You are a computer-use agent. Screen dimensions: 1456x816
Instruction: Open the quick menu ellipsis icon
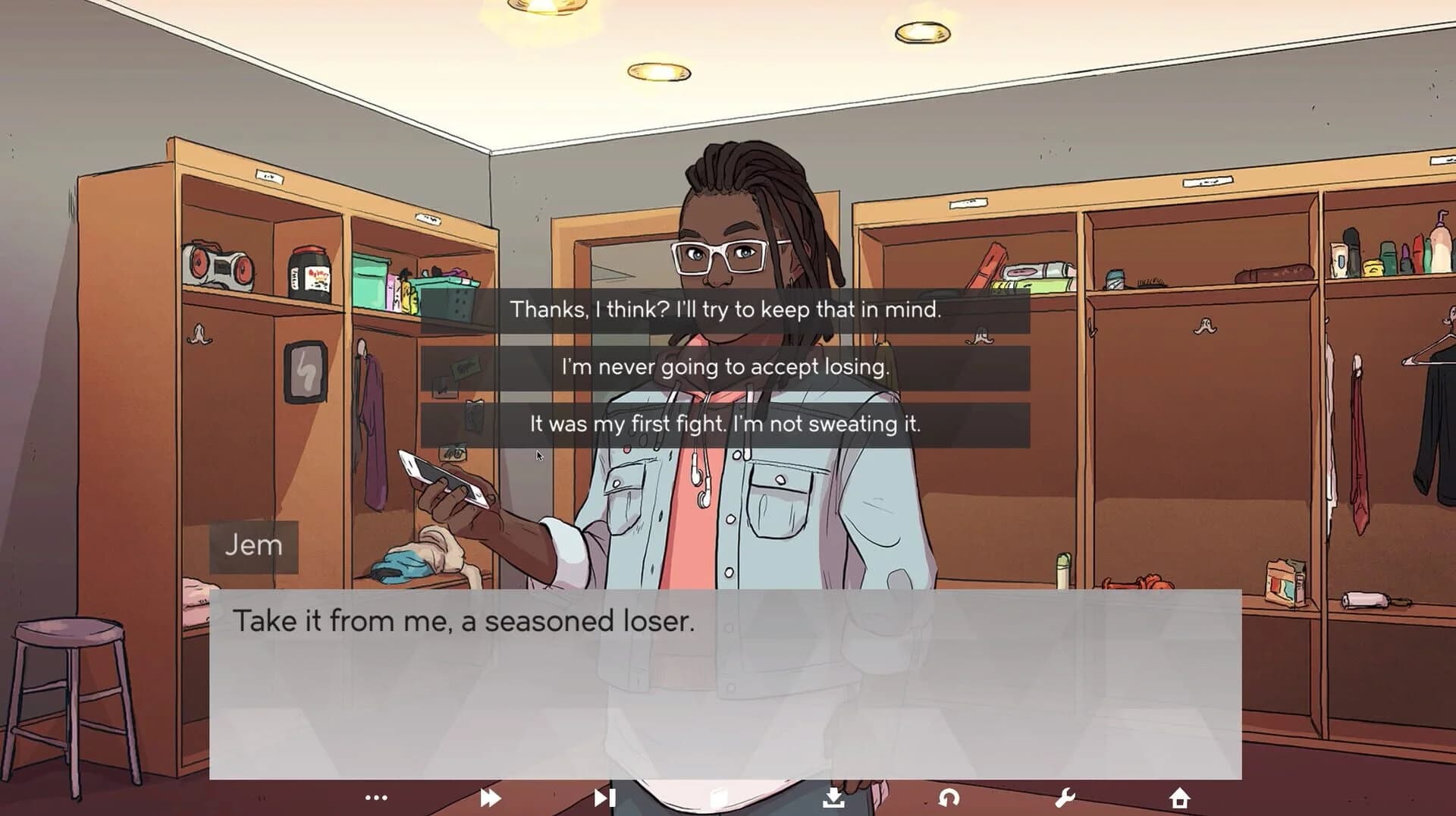tap(377, 796)
